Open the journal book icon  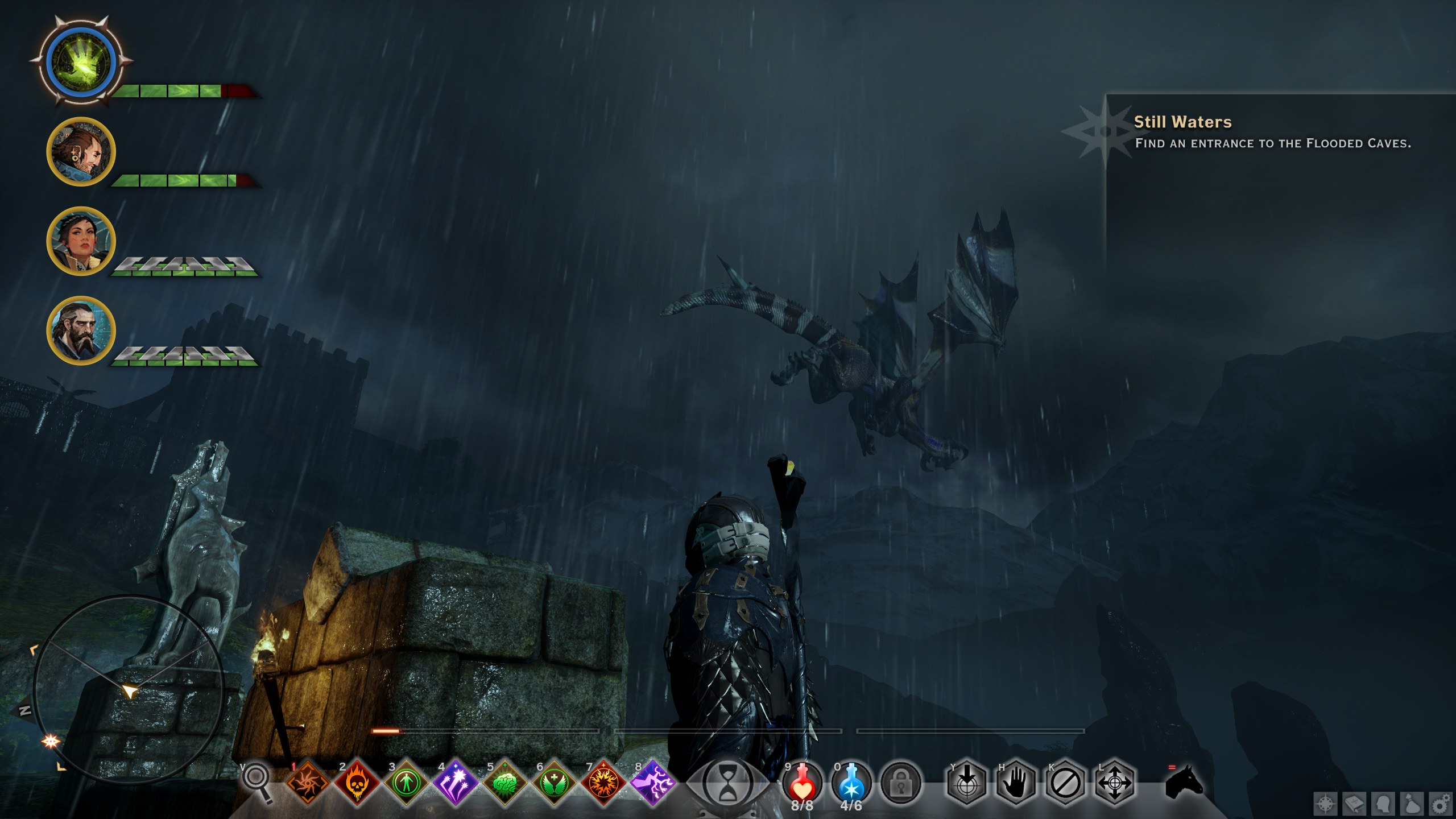1355,804
